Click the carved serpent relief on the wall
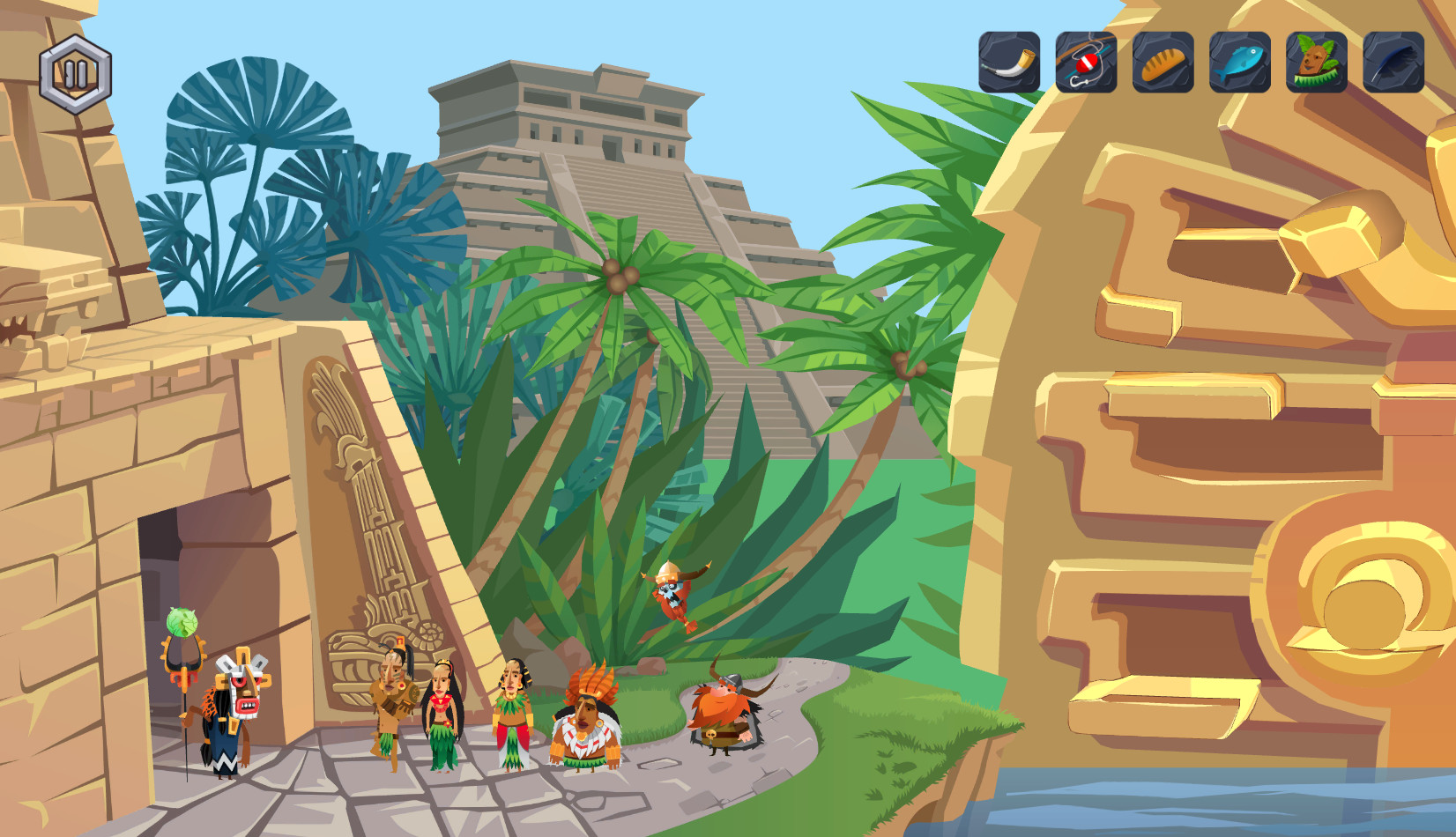Screen dimensions: 1456x837 pos(361,493)
